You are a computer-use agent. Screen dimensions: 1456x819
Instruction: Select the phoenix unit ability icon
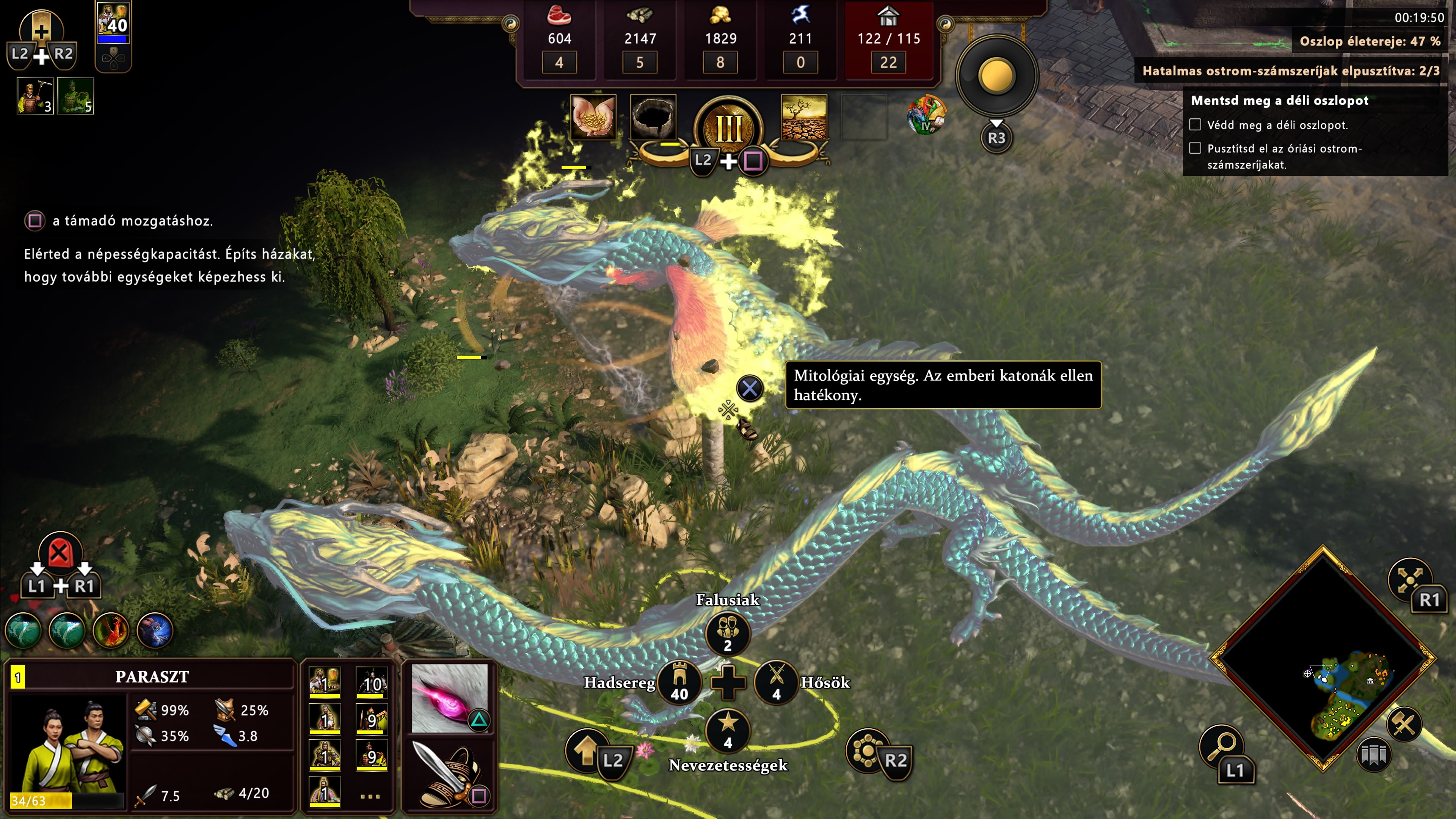pos(111,630)
